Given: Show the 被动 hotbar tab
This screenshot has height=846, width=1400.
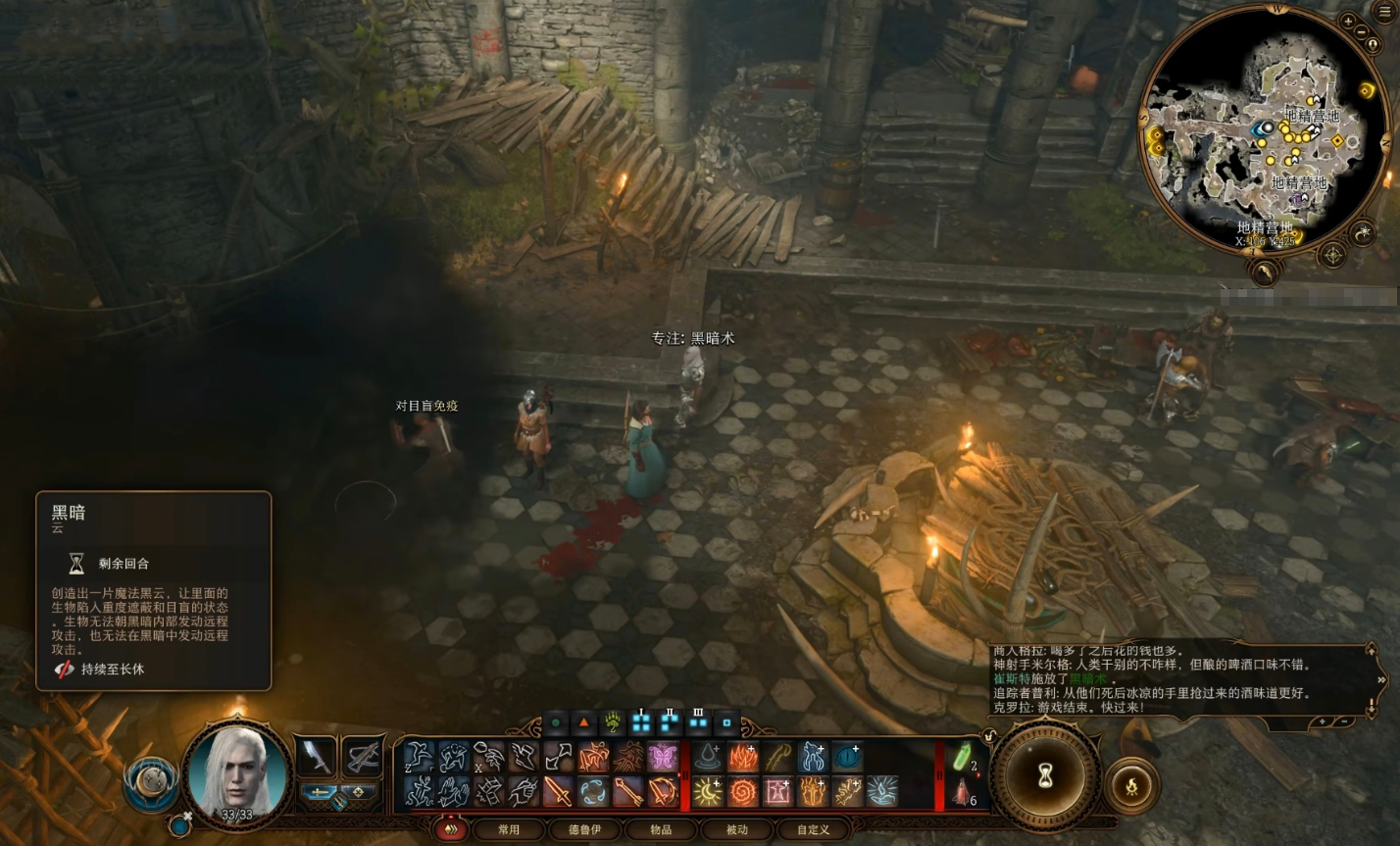Looking at the screenshot, I should [x=736, y=829].
